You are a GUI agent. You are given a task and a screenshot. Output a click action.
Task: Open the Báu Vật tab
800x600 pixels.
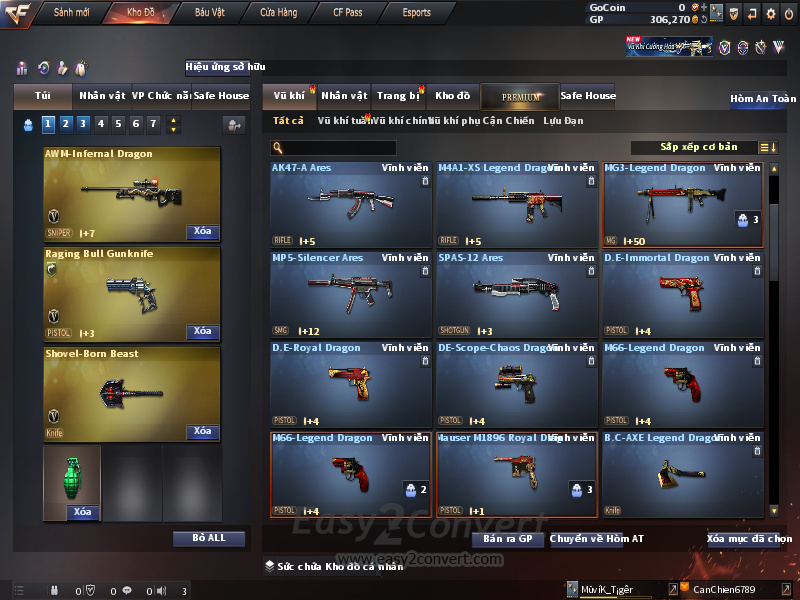pos(209,13)
